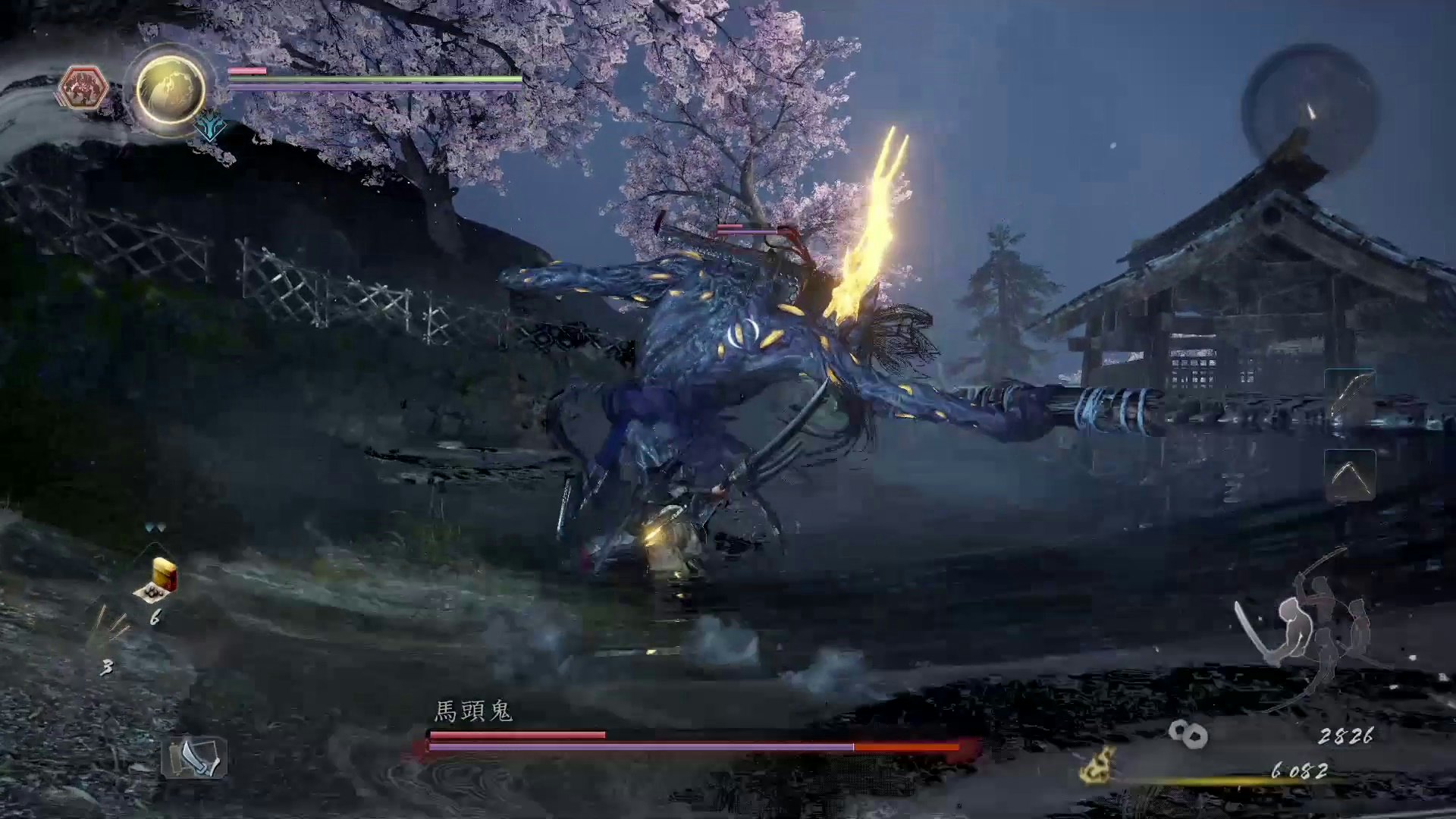
Task: Click the white double-ring icon
Action: [x=1188, y=733]
